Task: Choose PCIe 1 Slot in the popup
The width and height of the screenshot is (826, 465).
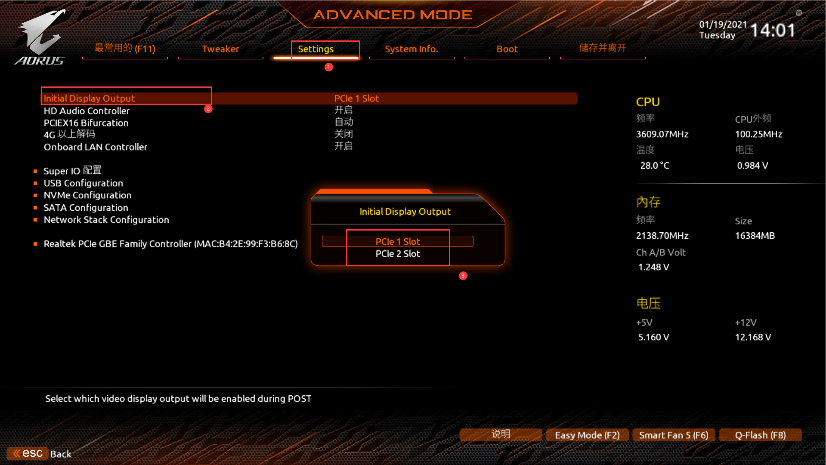Action: point(397,242)
